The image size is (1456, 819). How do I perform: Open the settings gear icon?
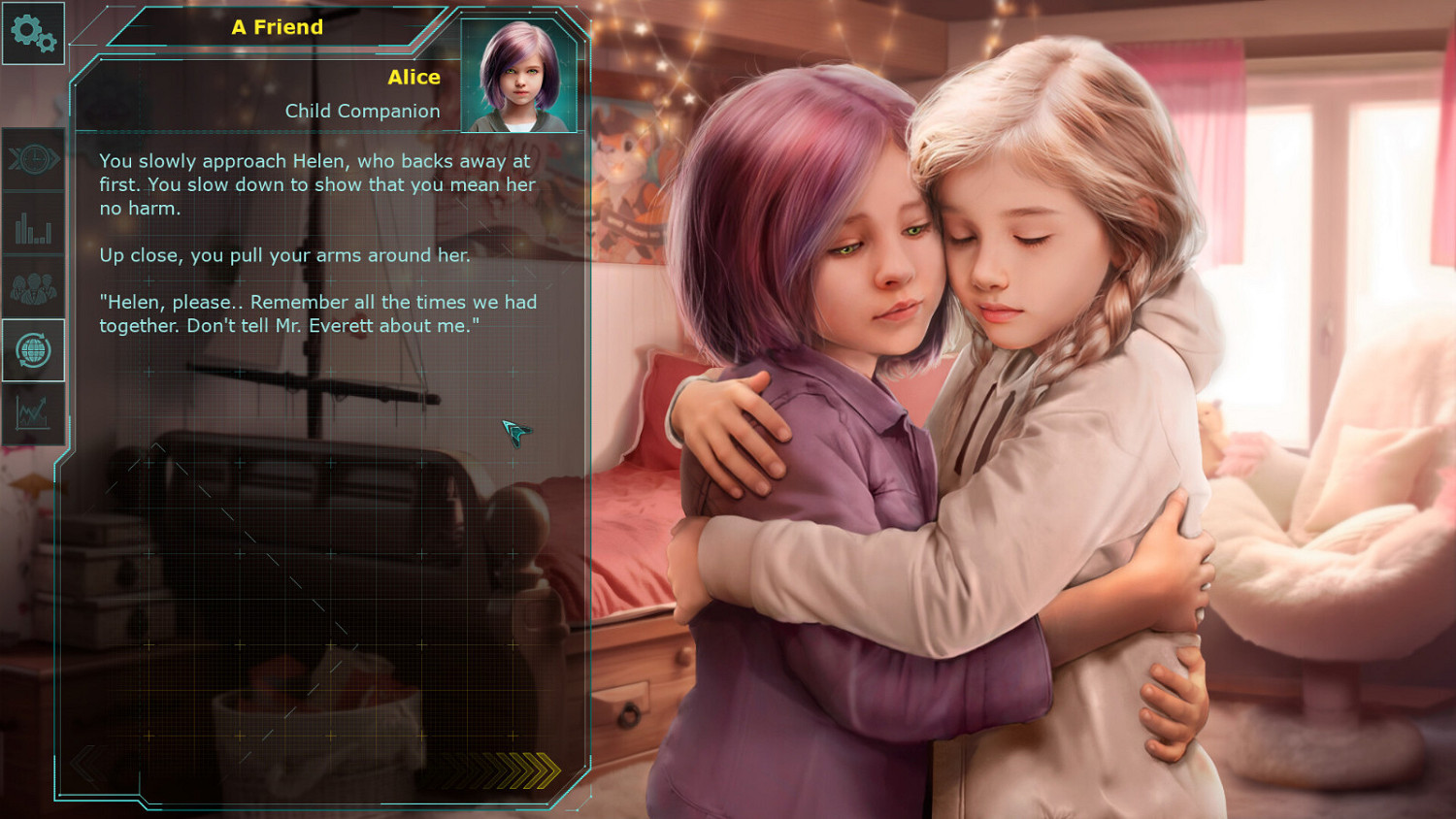34,34
